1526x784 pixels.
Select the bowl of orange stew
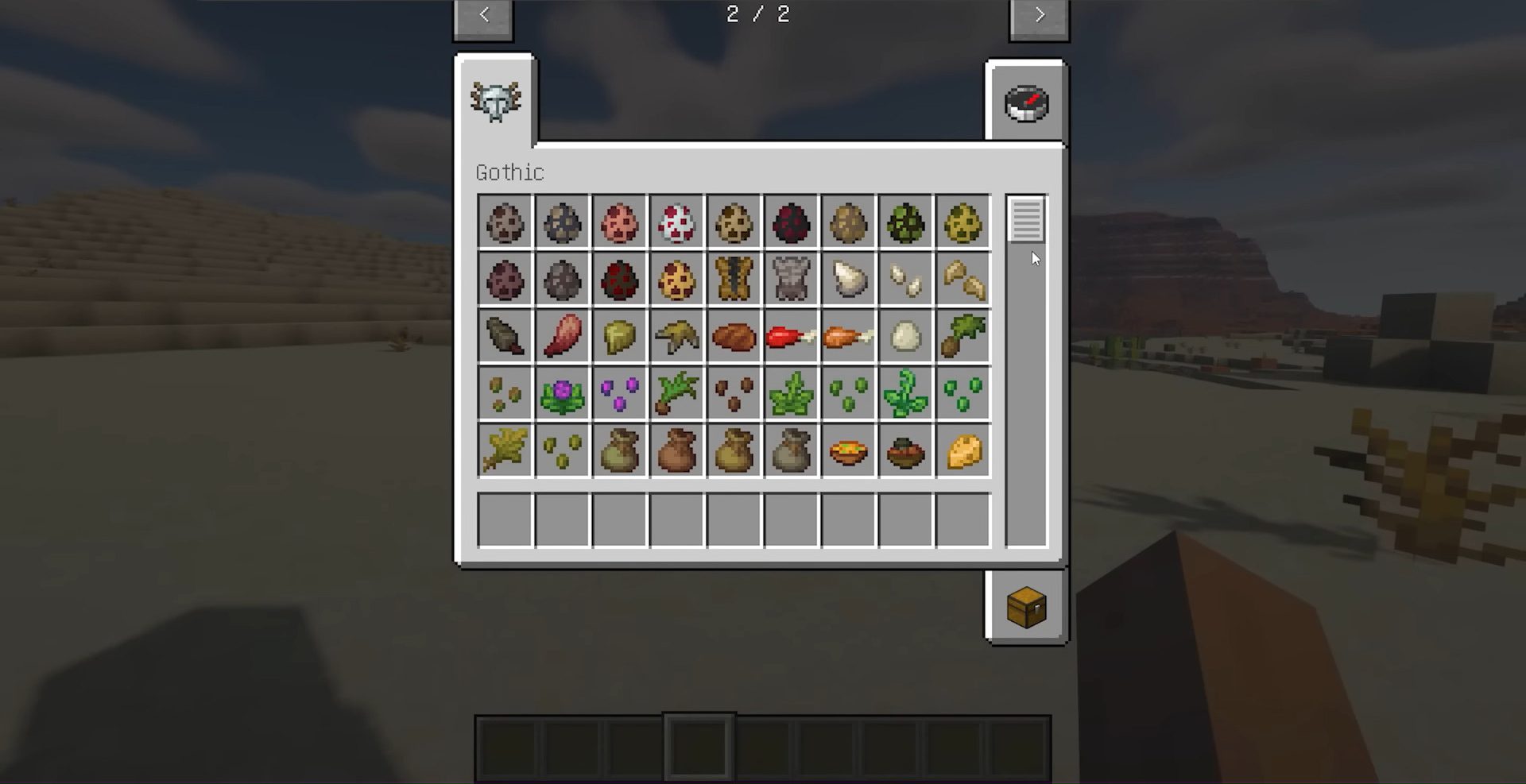point(848,450)
